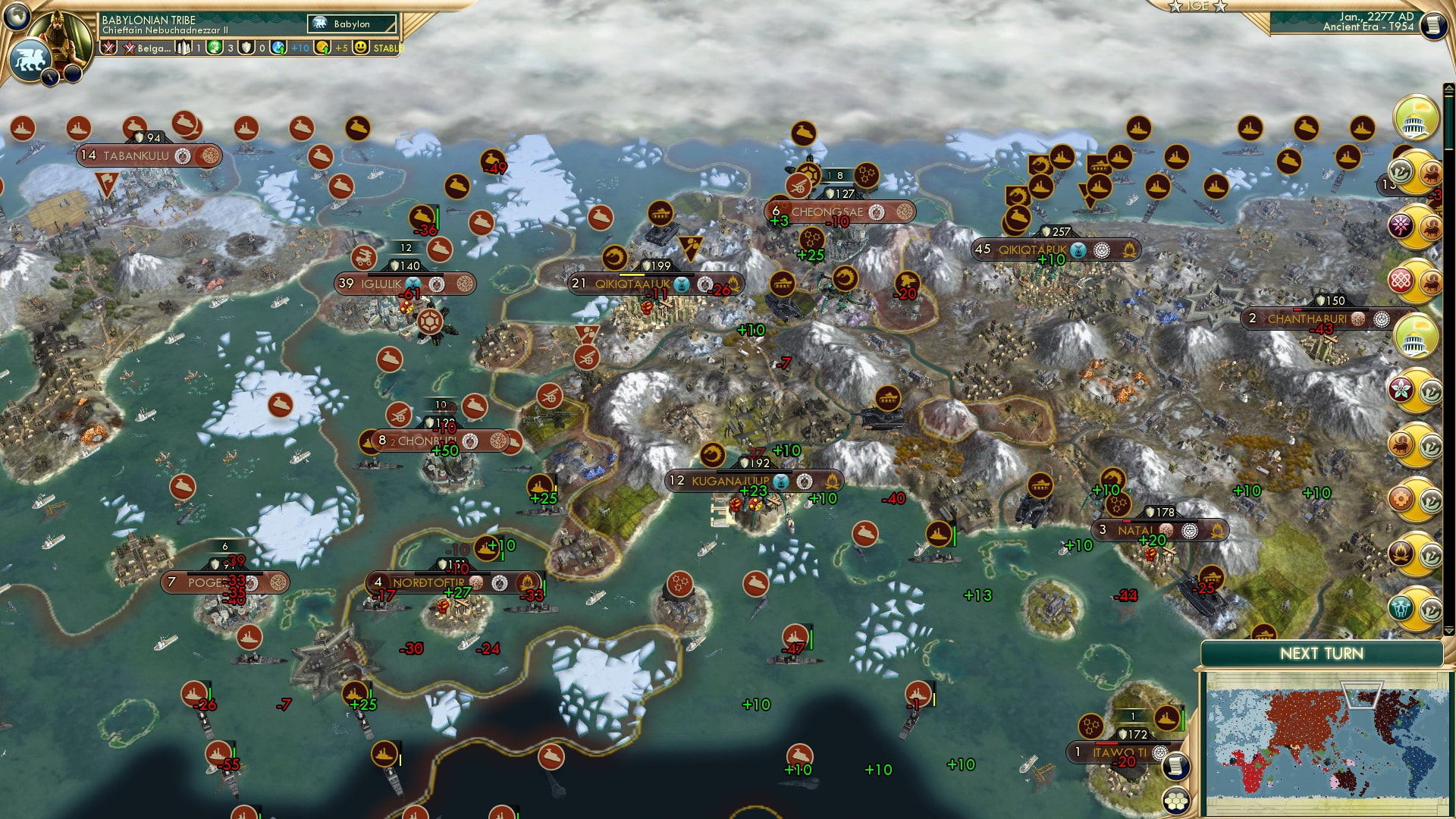The width and height of the screenshot is (1456, 819).
Task: Click the gold income icon showing +5
Action: tap(322, 49)
